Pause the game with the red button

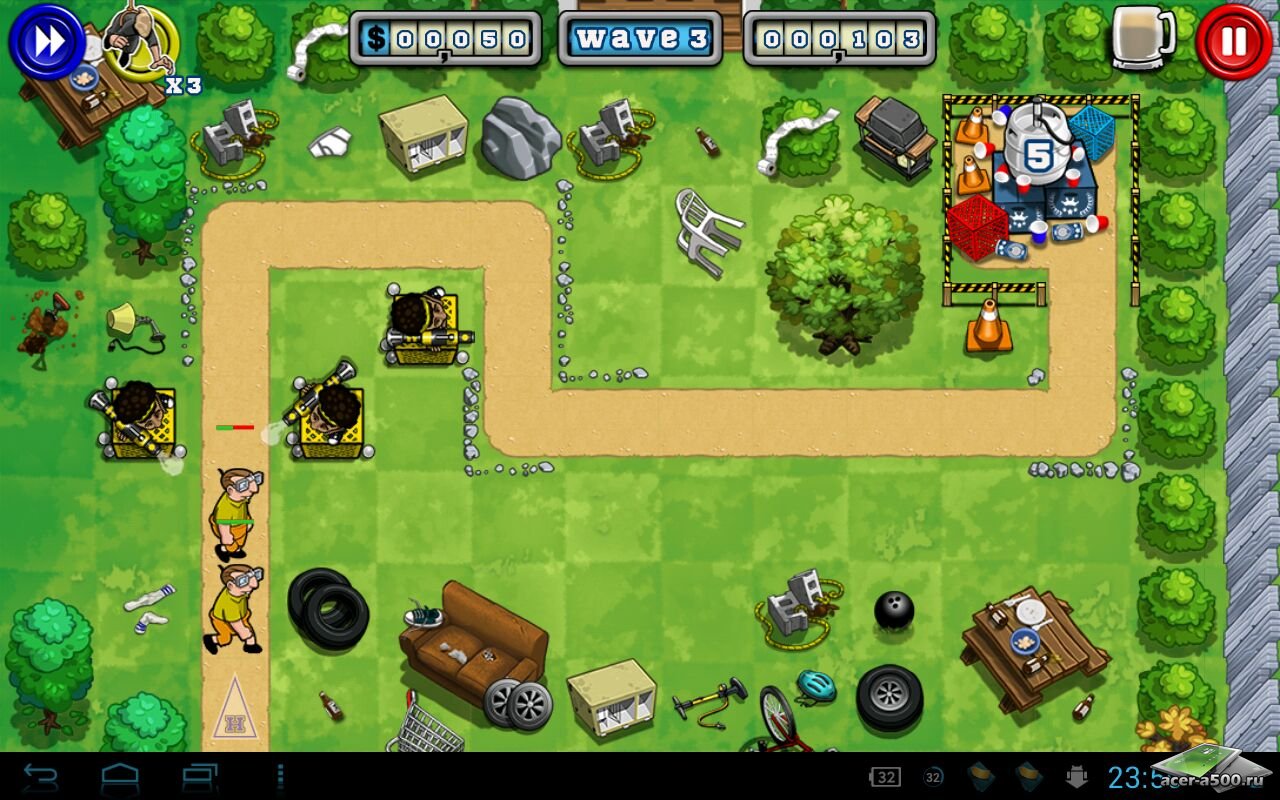point(1233,42)
